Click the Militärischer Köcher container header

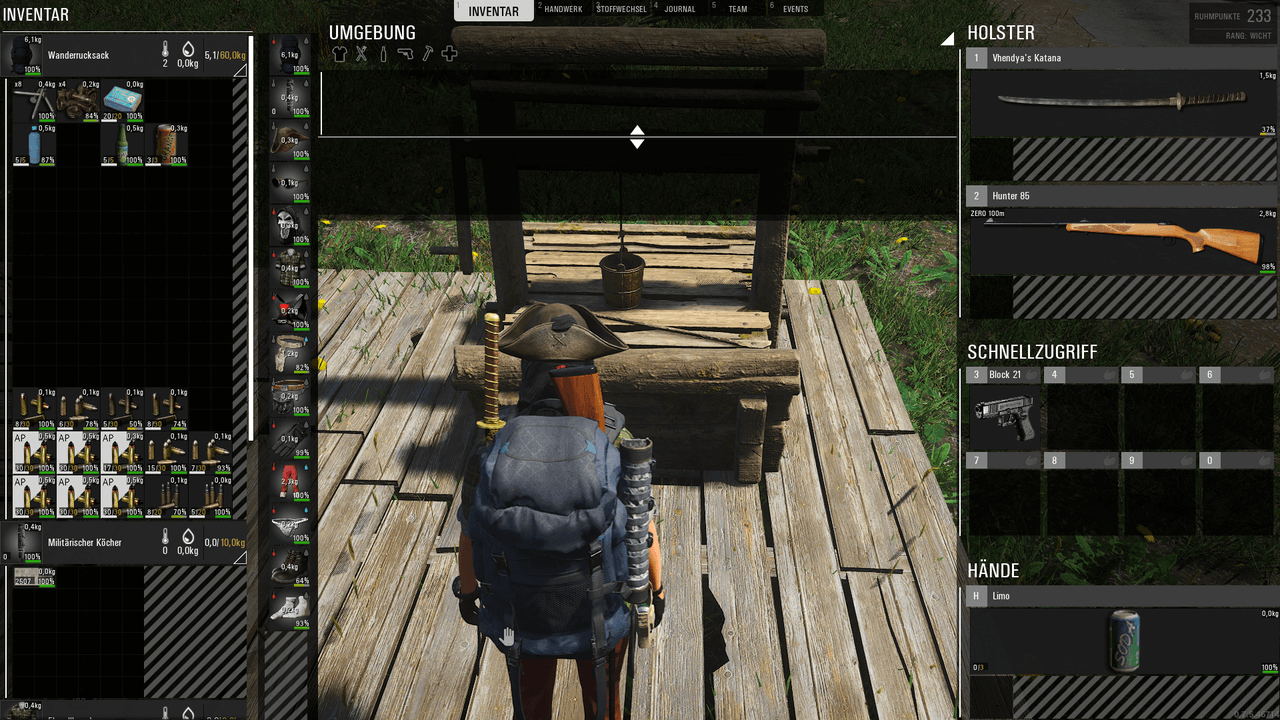[100, 542]
